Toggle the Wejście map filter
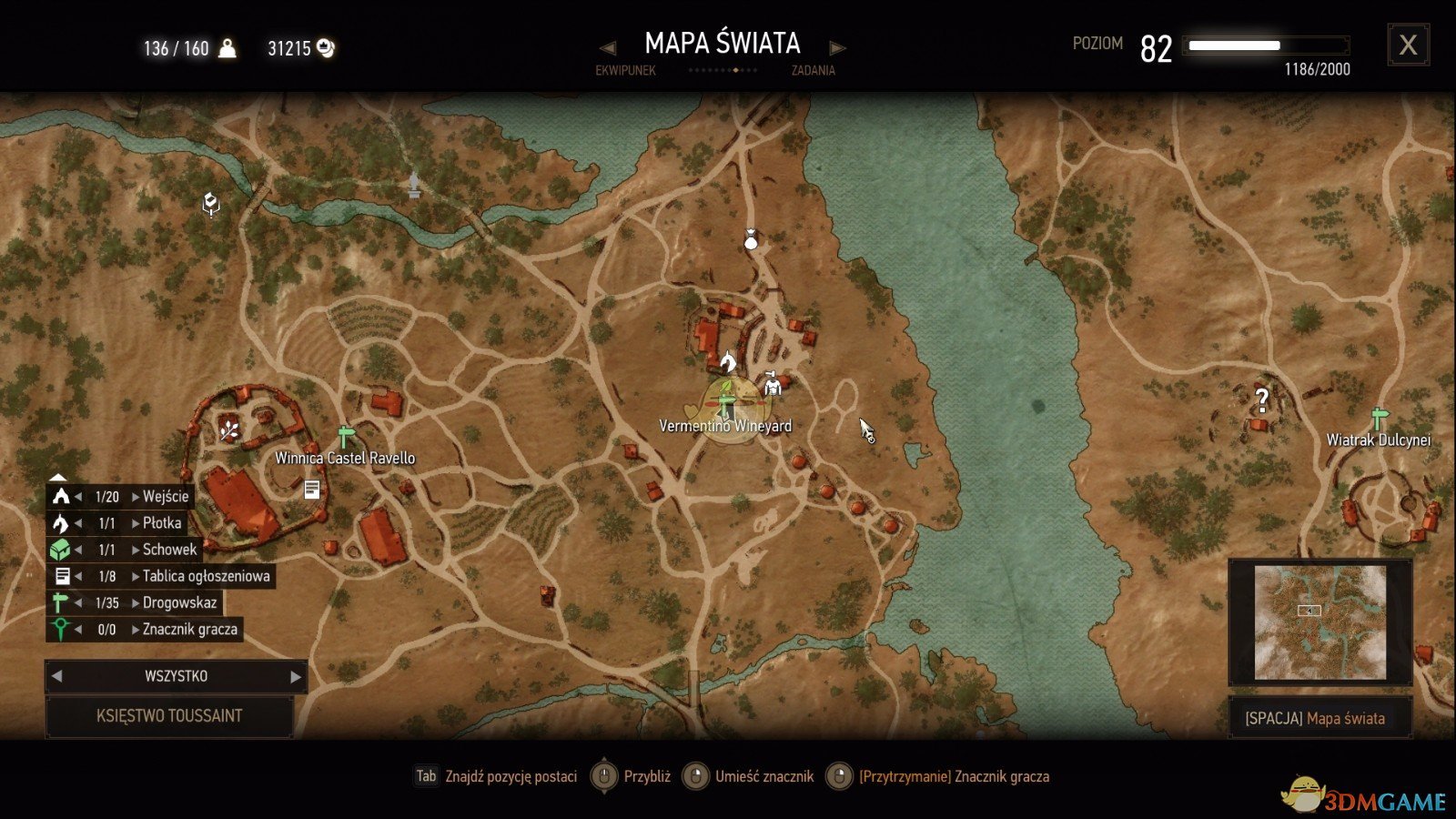This screenshot has height=819, width=1456. pyautogui.click(x=60, y=496)
